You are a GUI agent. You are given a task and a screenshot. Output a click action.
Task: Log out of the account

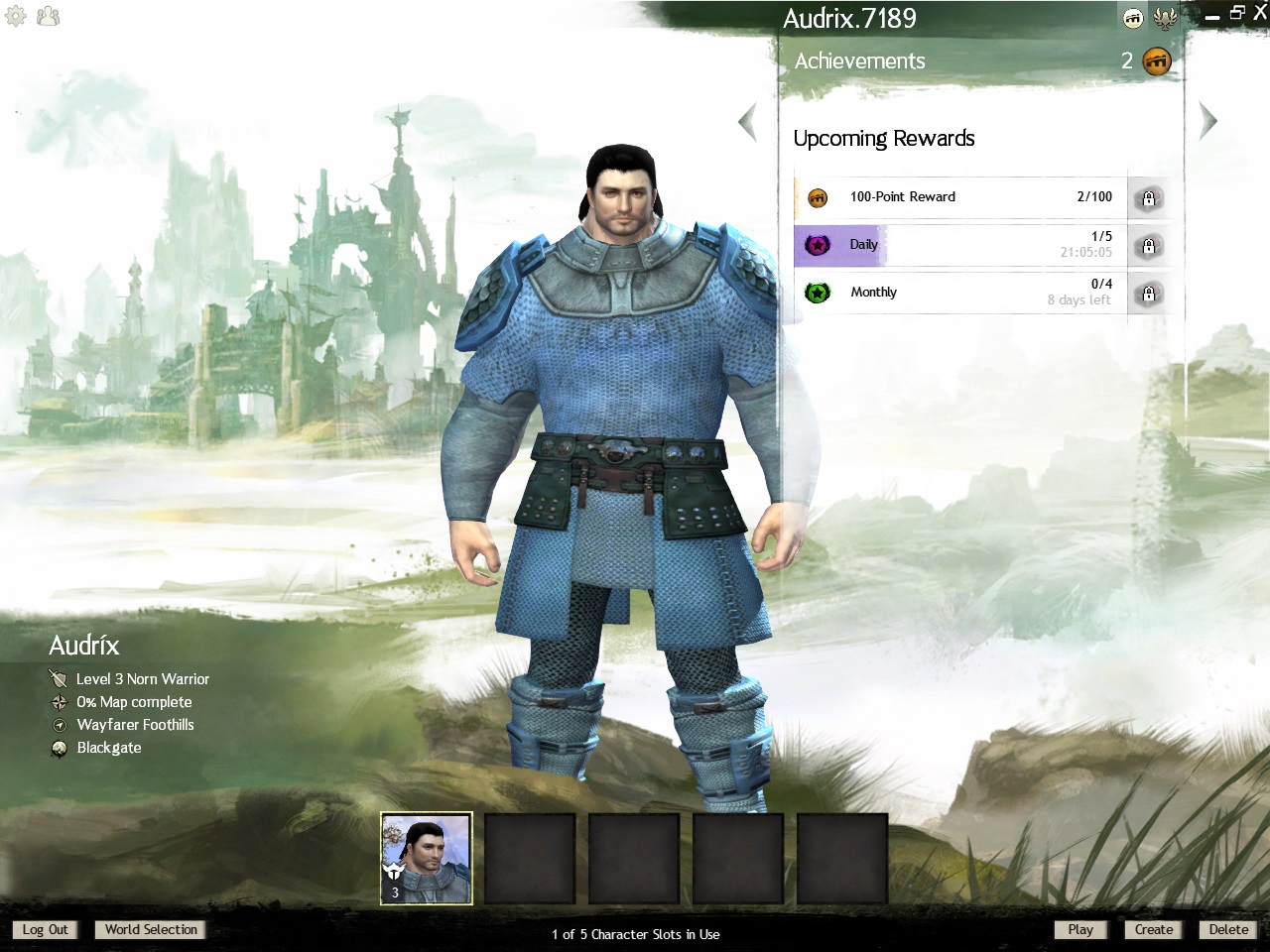46,929
